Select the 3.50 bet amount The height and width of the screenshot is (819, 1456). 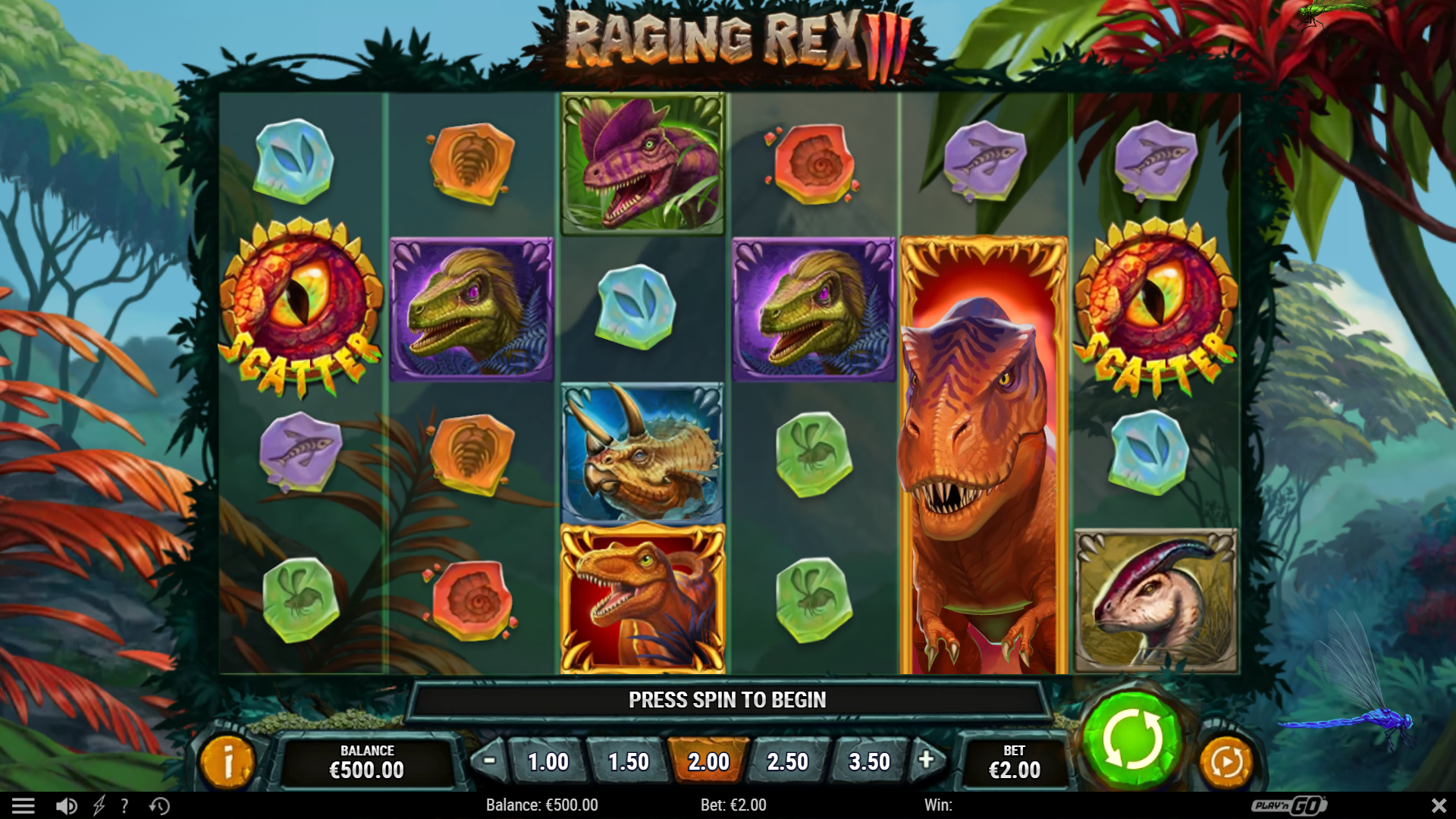pos(868,761)
